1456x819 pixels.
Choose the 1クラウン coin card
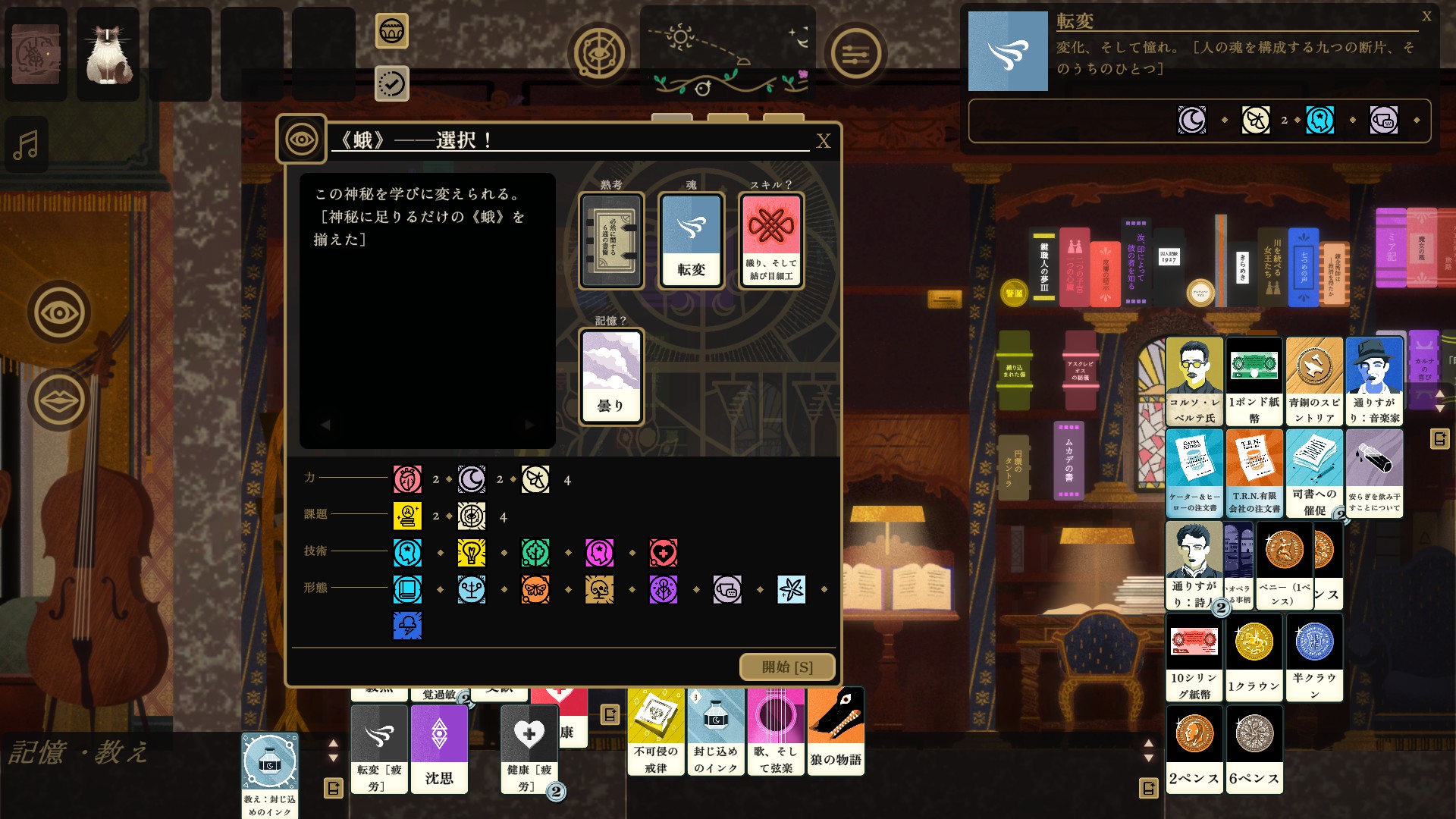(1254, 657)
